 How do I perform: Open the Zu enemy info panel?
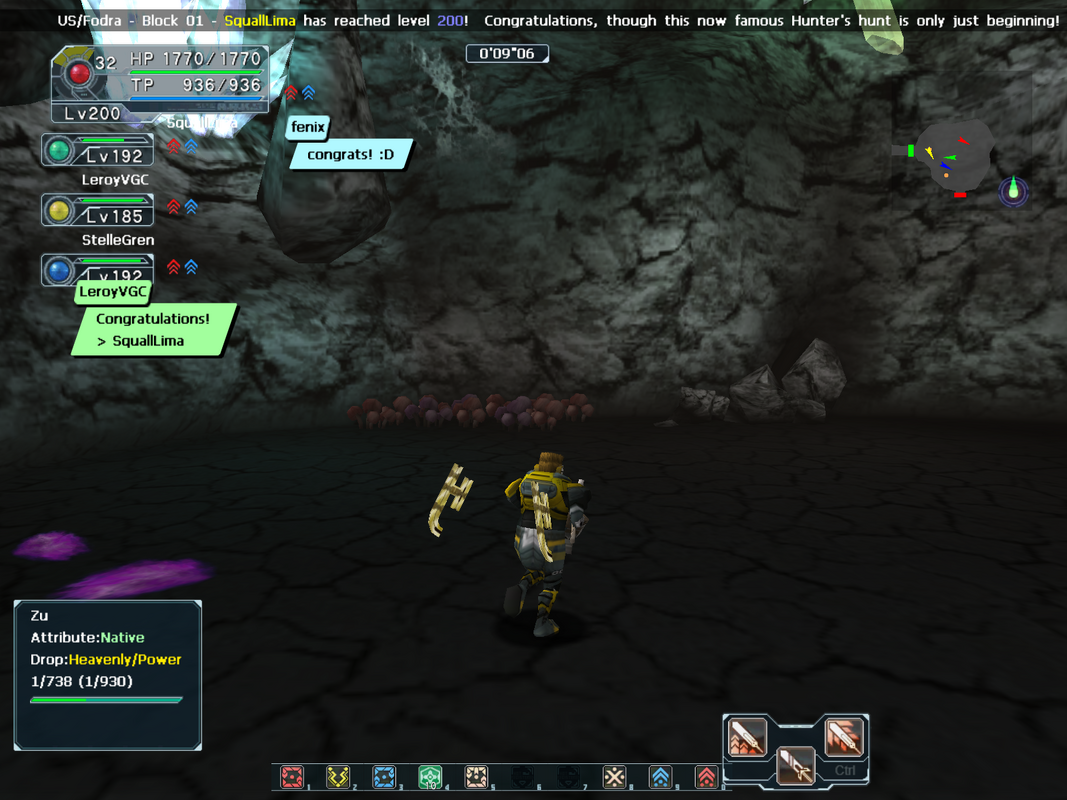[x=108, y=675]
